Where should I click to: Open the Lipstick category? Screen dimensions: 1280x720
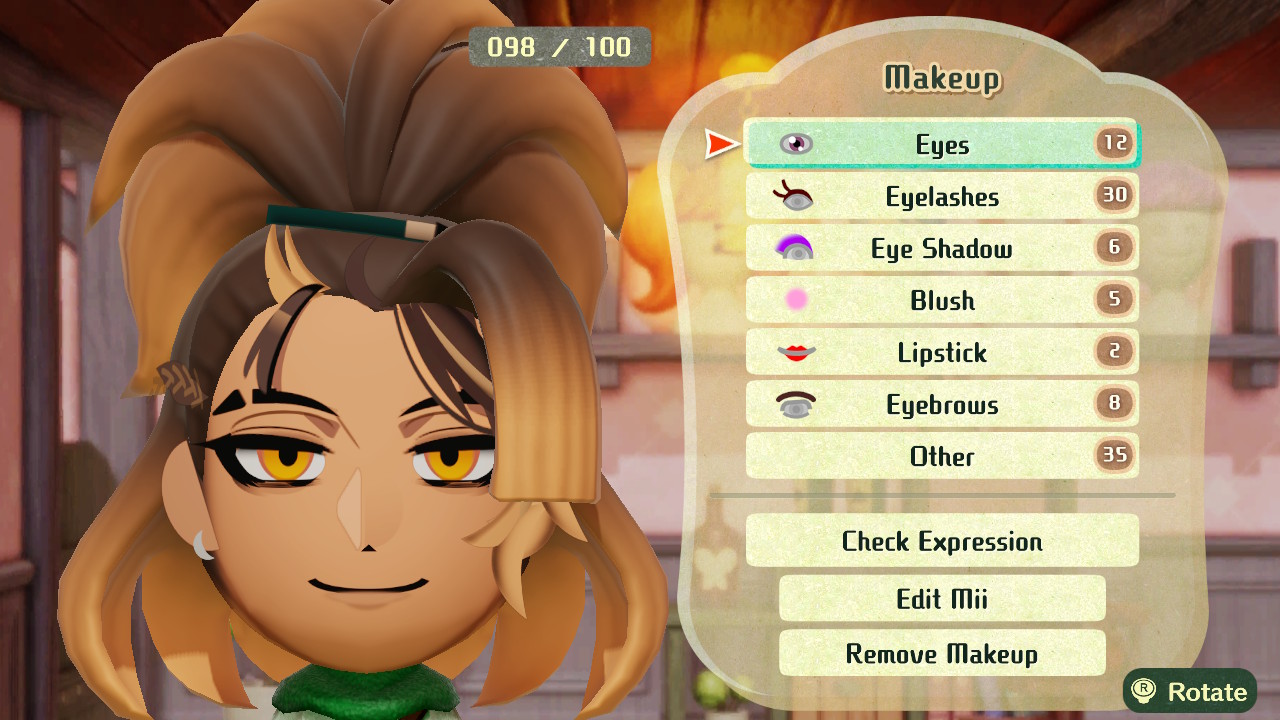point(941,352)
